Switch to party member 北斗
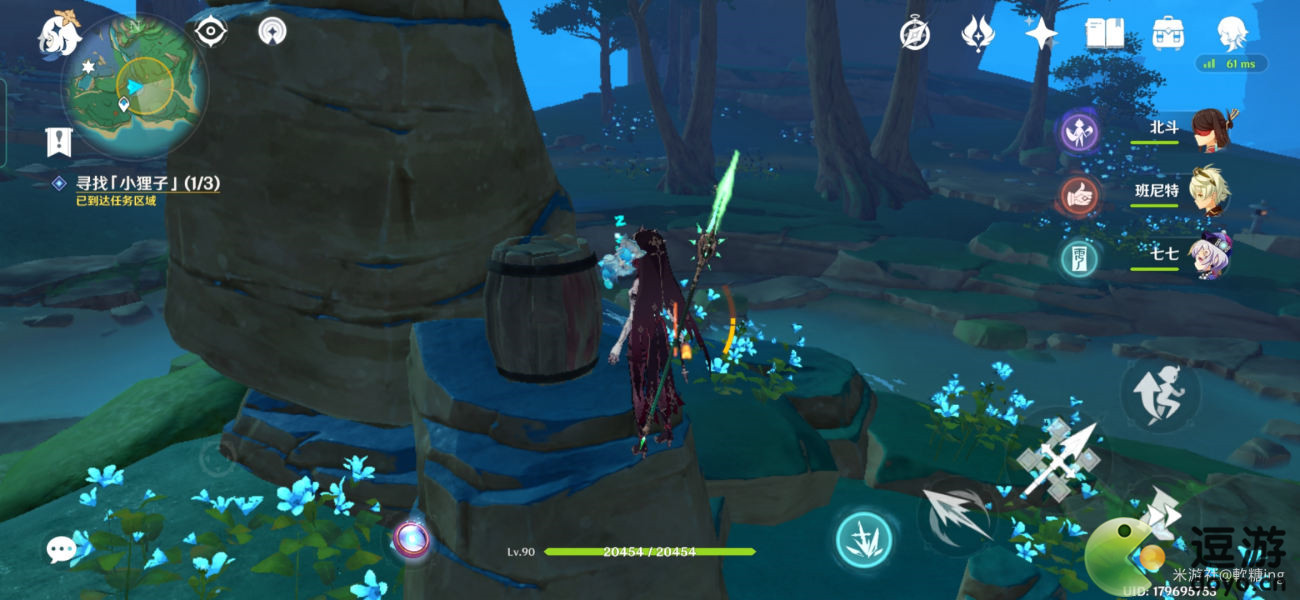The width and height of the screenshot is (1300, 600). click(x=1209, y=128)
